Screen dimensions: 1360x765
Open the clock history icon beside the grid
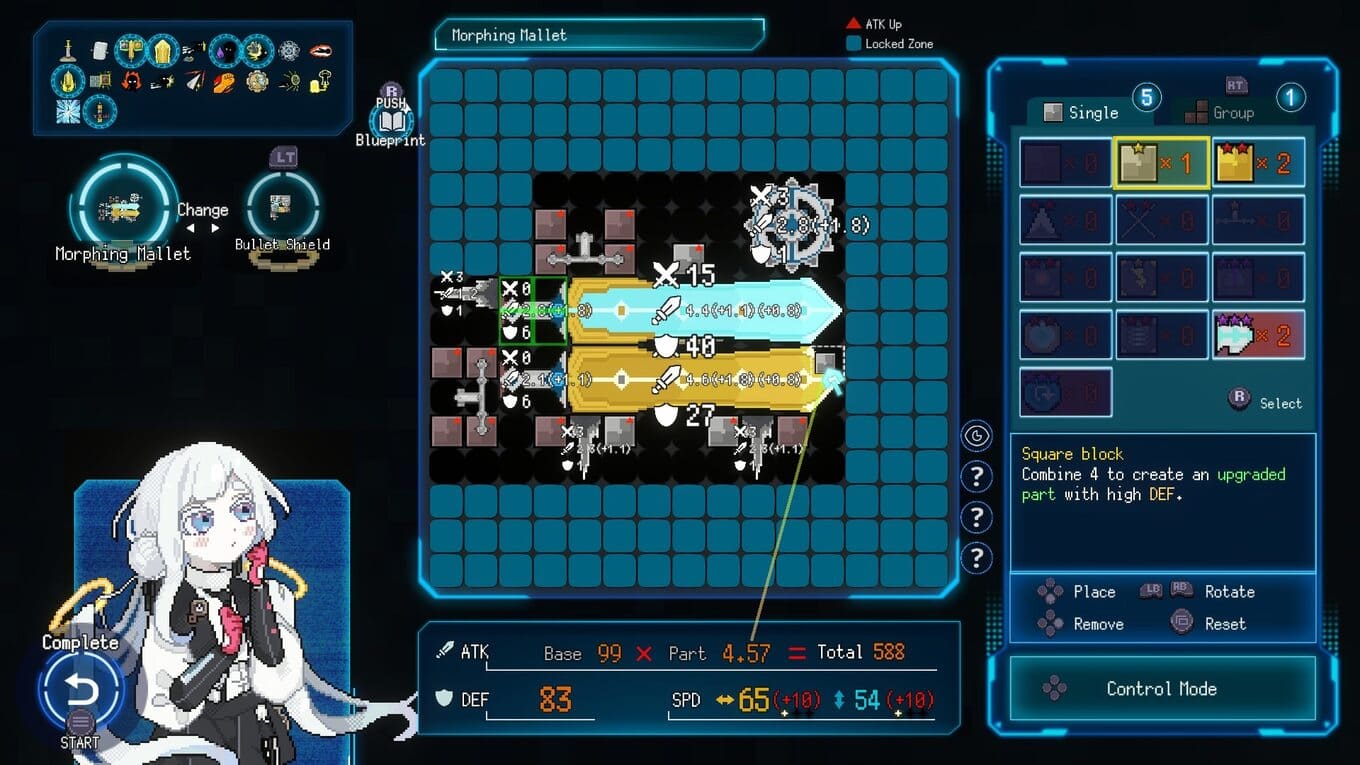tap(976, 436)
